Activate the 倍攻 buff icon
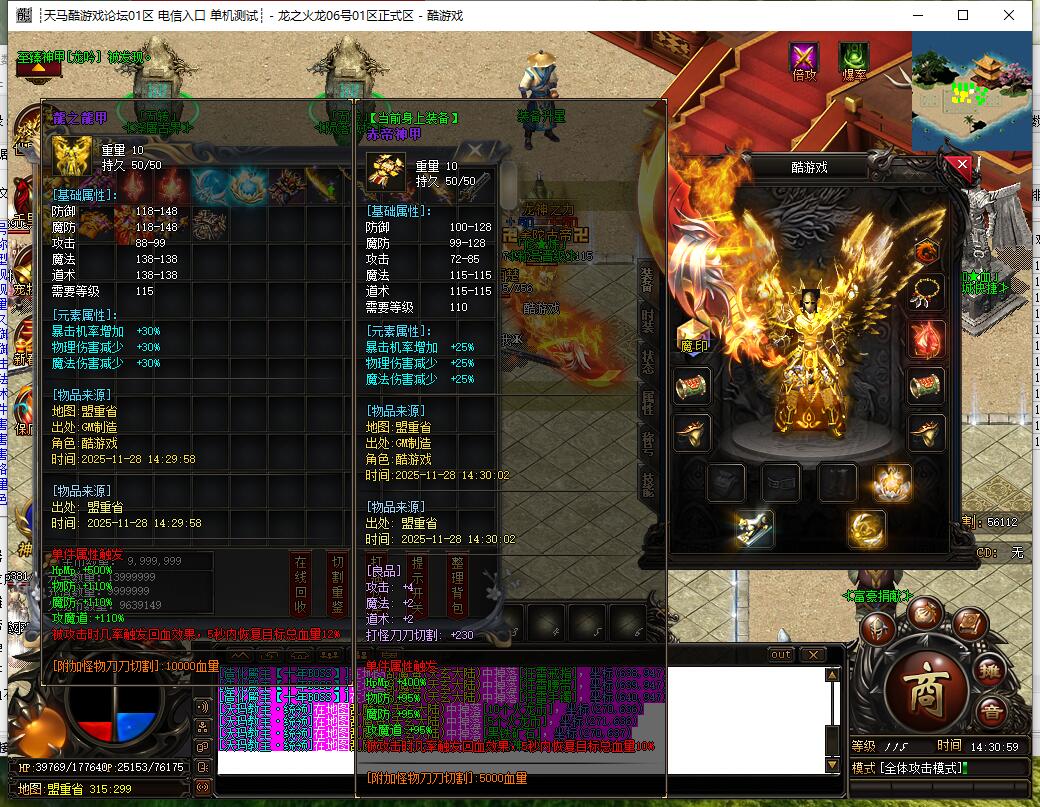This screenshot has width=1040, height=807. [x=804, y=58]
